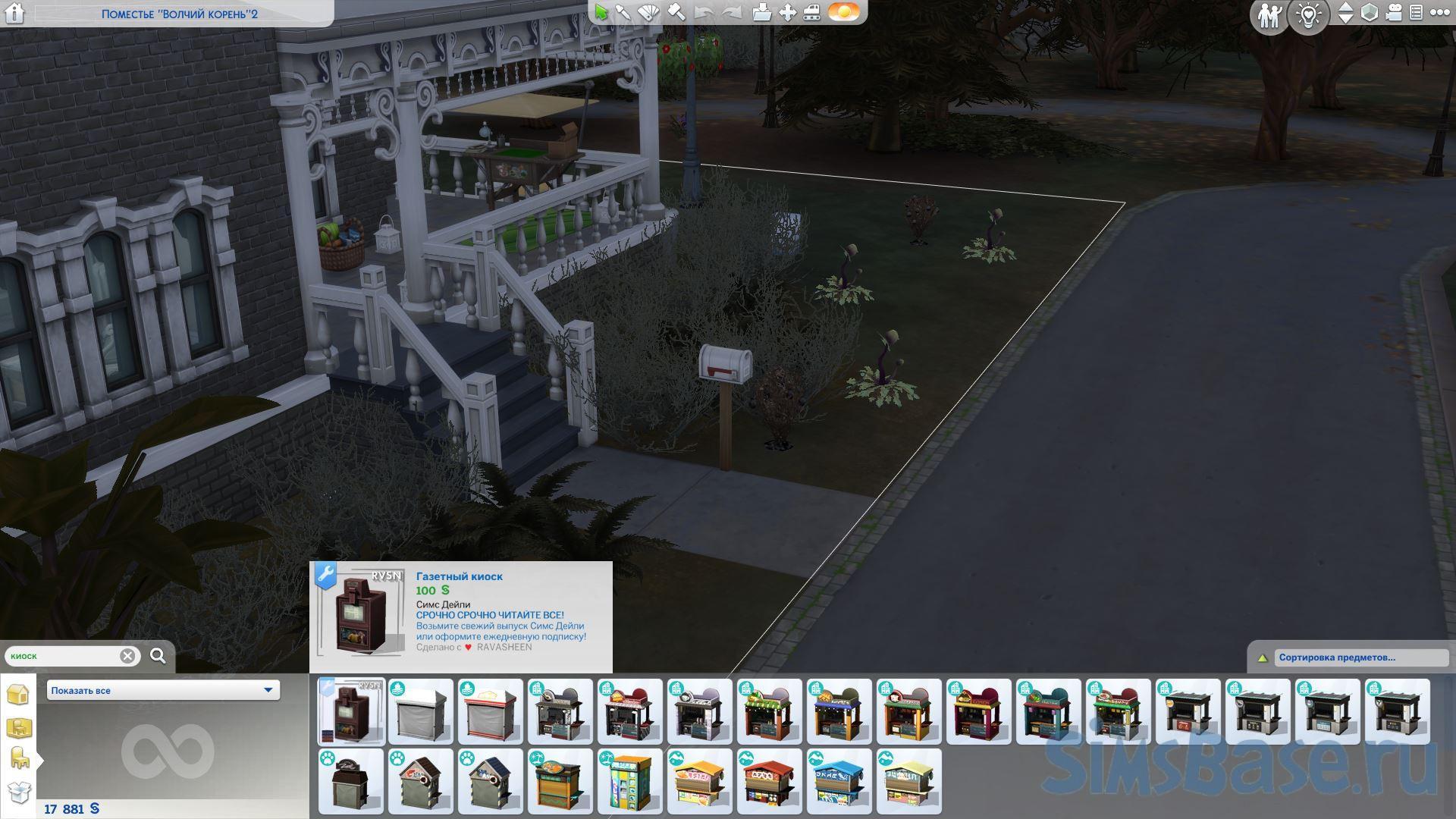1456x819 pixels.
Task: Expand the "Сортировка предметов" sorting panel
Action: coord(1263,657)
